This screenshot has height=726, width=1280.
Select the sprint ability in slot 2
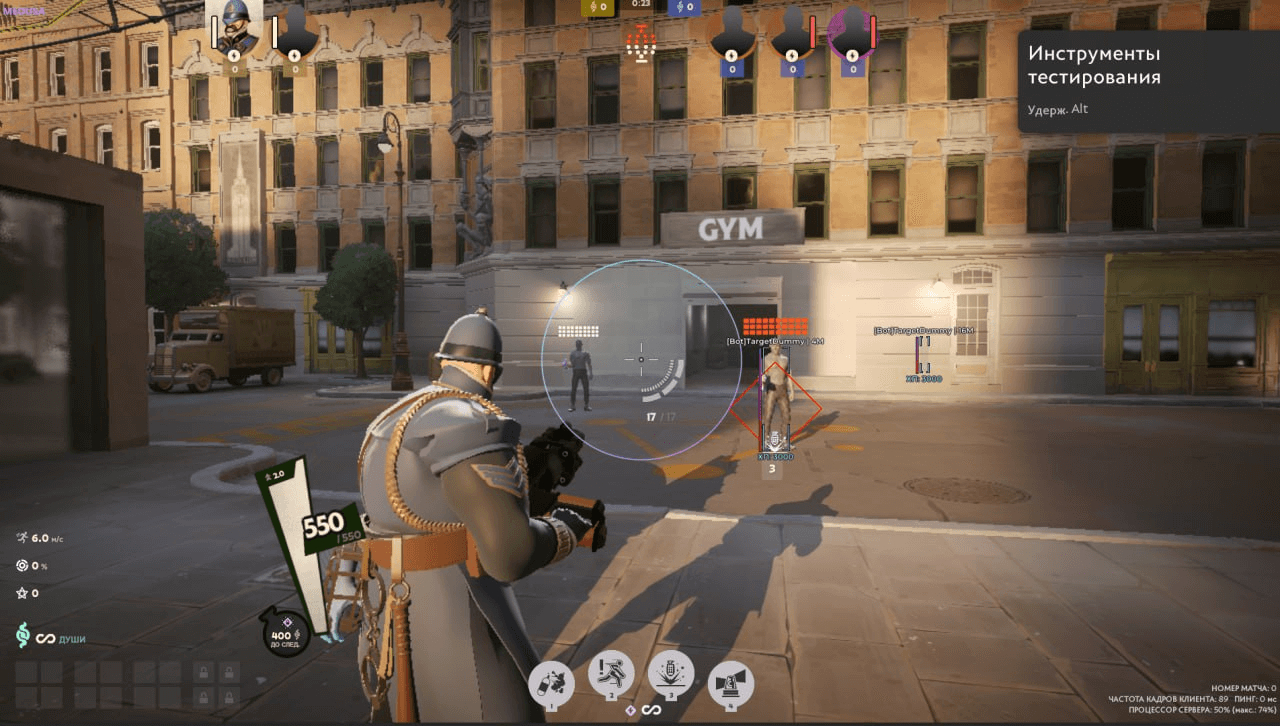(x=611, y=675)
